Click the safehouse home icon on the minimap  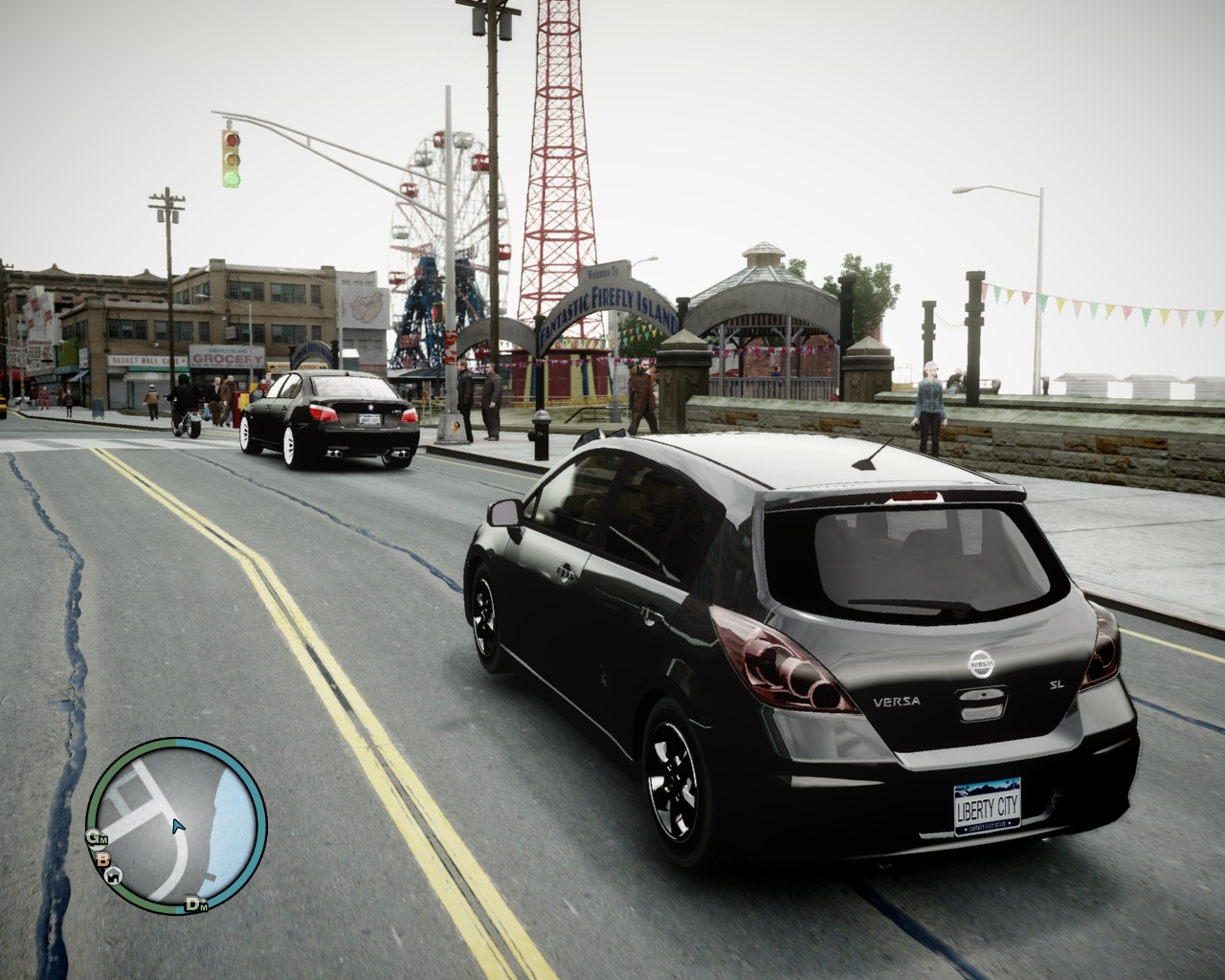[x=114, y=875]
